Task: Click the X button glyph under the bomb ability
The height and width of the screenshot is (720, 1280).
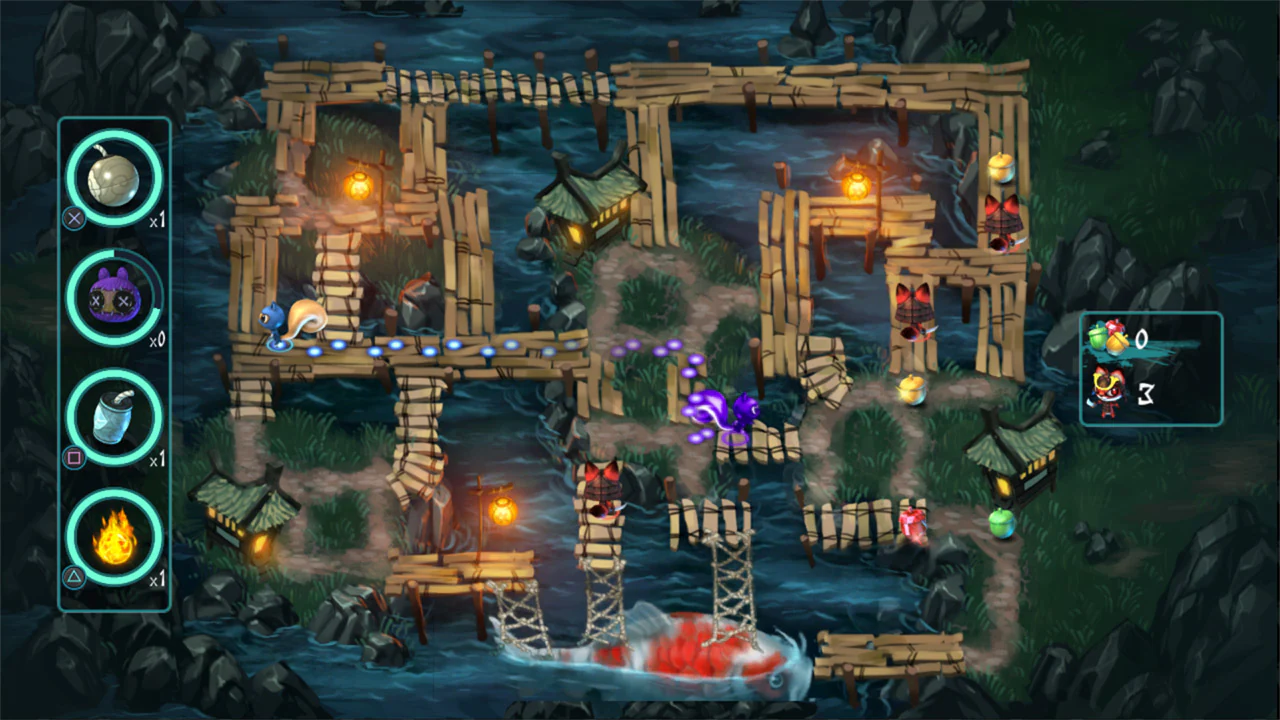Action: tap(74, 219)
